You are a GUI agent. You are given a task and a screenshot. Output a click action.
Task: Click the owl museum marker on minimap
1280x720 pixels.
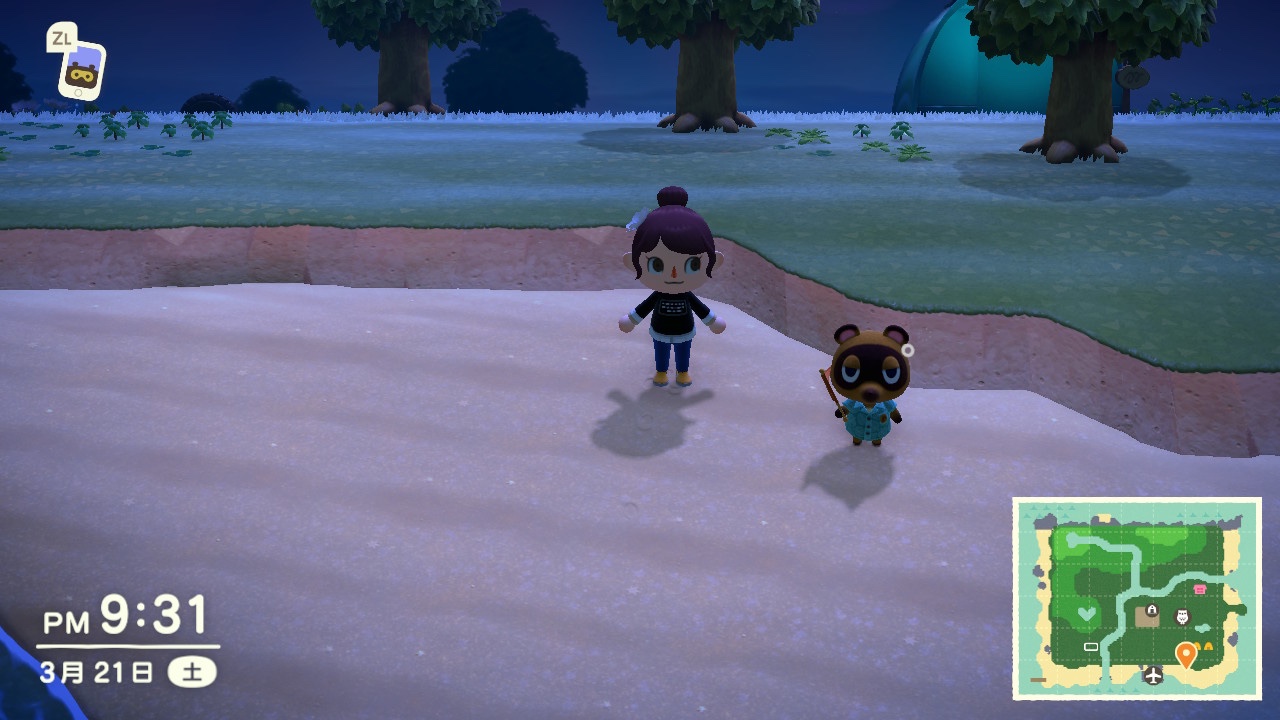(x=1182, y=616)
